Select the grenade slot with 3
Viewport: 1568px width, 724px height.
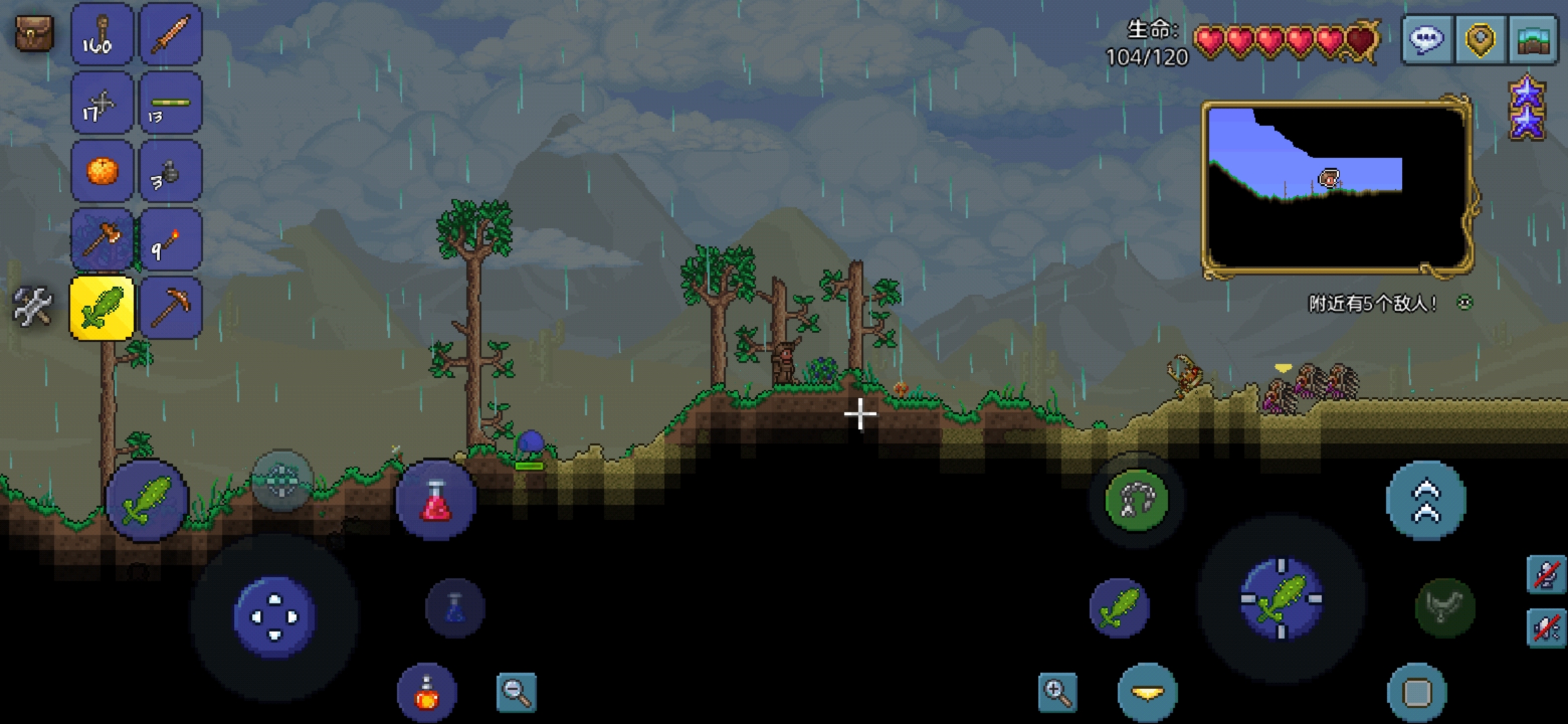[170, 172]
